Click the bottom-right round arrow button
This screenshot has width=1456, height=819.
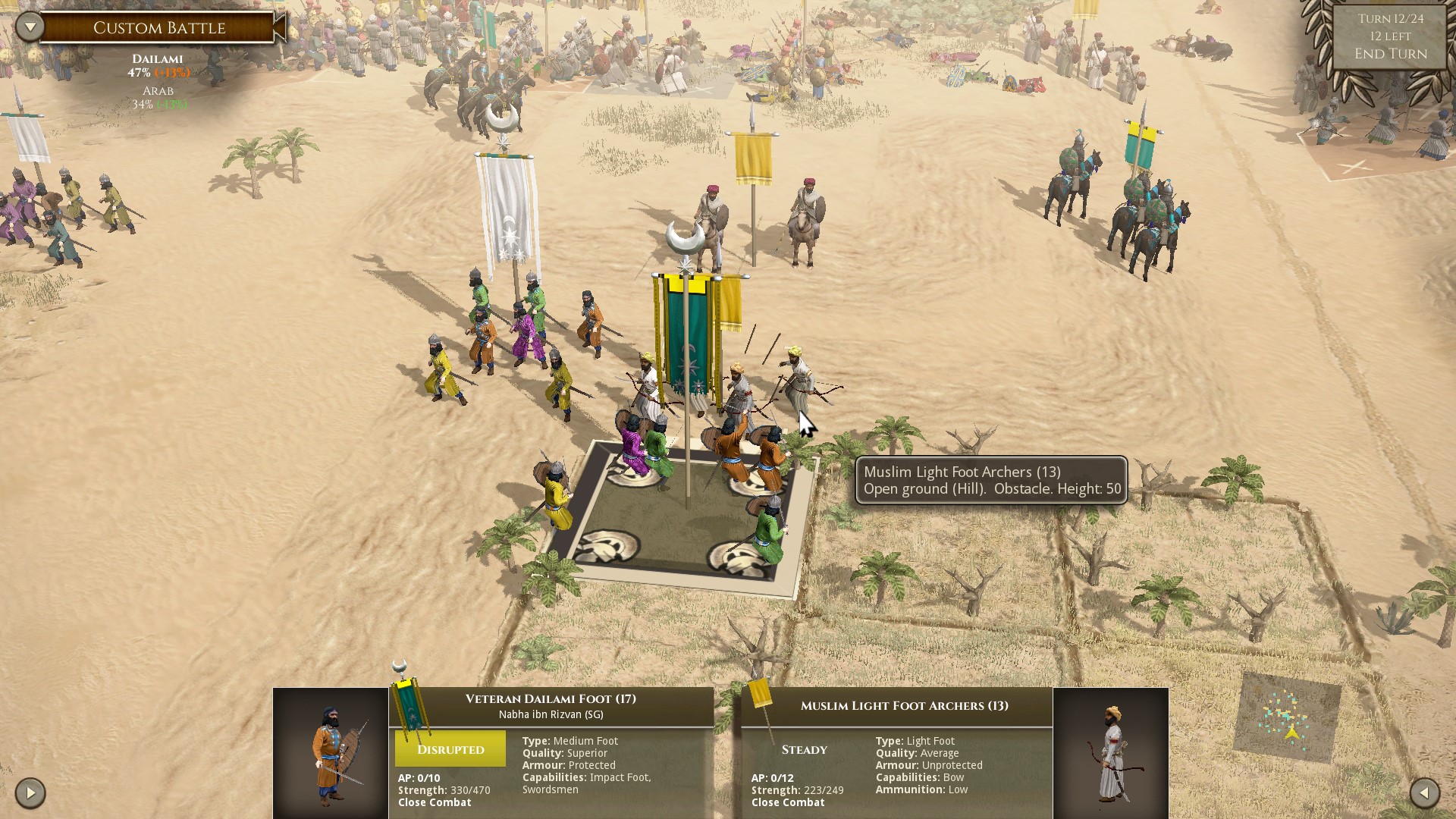point(1424,793)
